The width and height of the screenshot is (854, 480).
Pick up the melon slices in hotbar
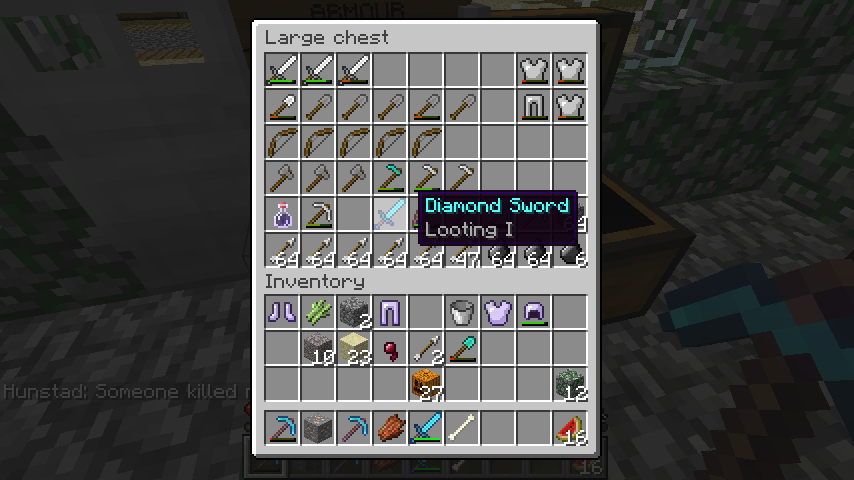pyautogui.click(x=571, y=429)
